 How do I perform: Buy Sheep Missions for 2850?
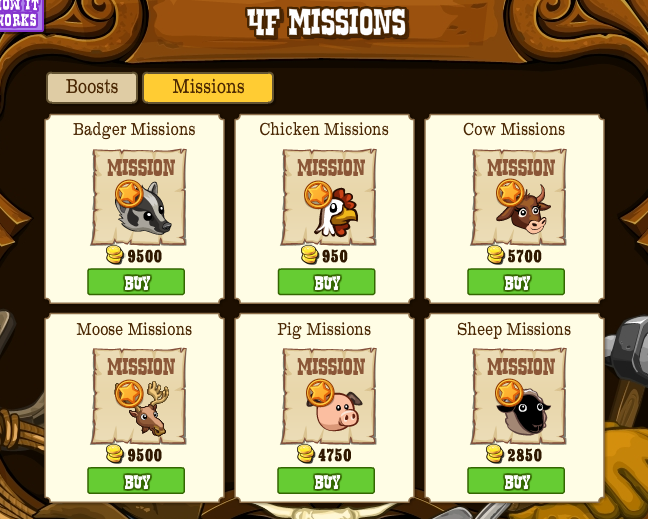coord(516,481)
